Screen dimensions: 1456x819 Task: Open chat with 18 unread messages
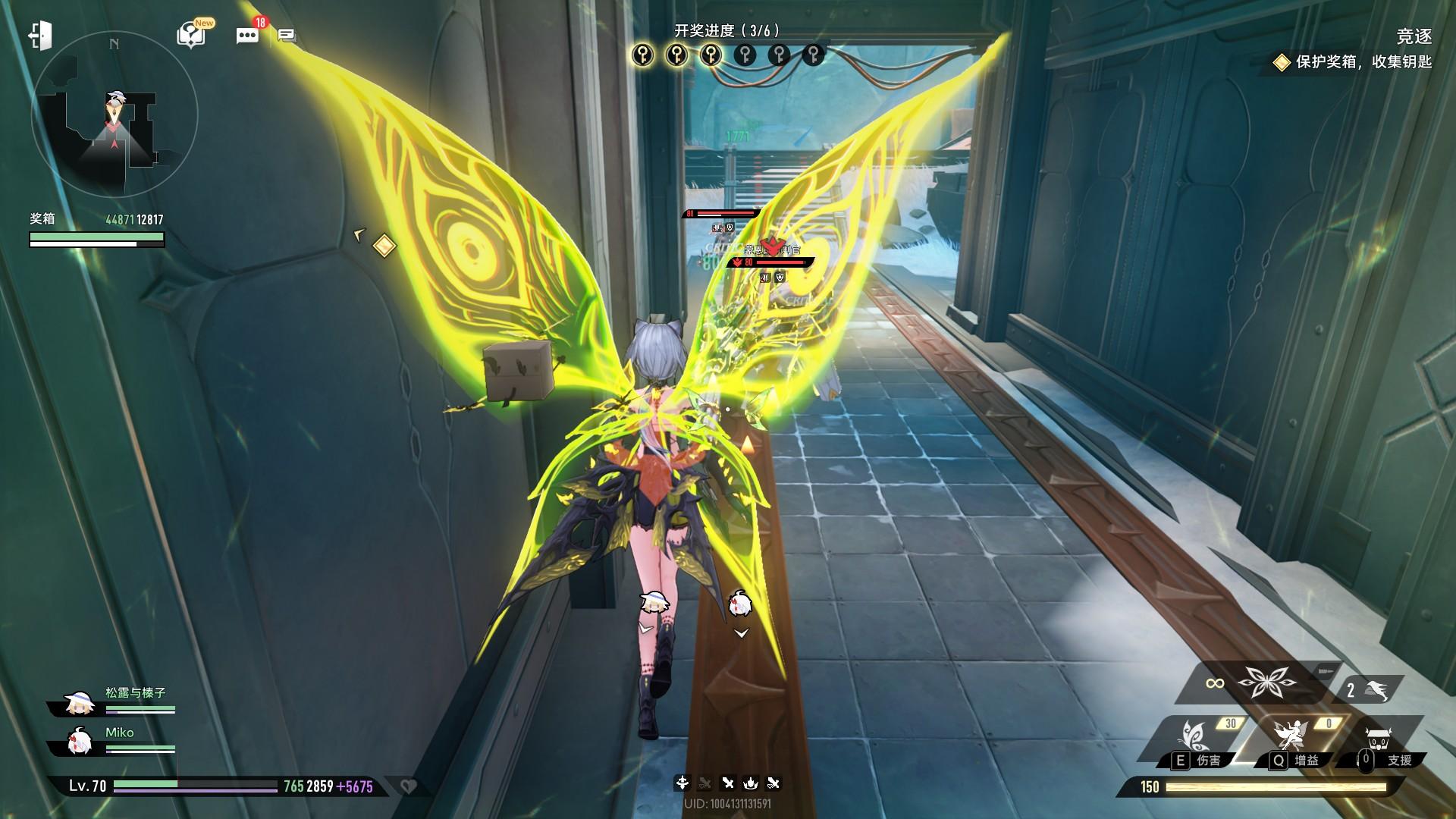[248, 35]
